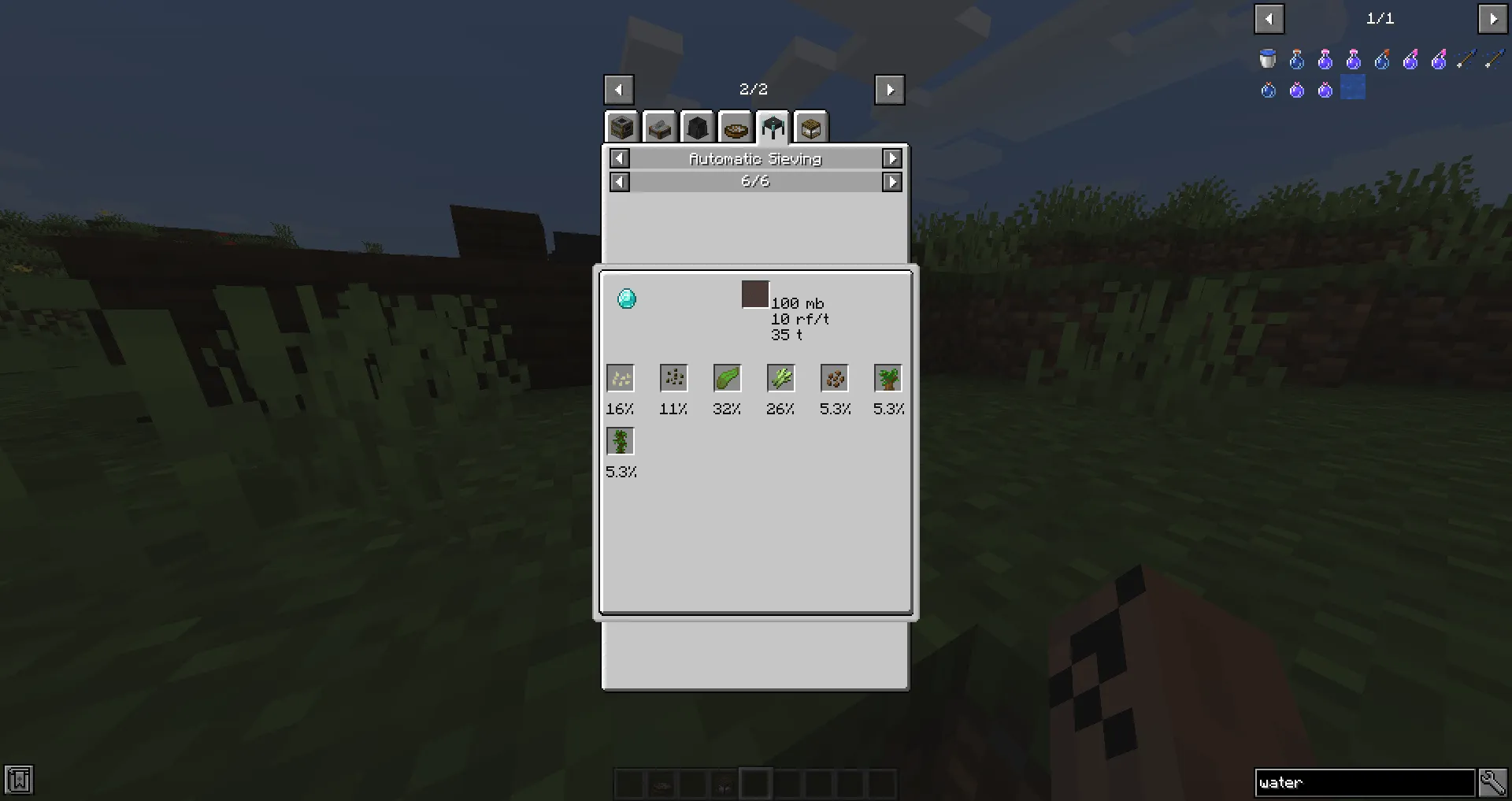Select the sieving table tab icon
The image size is (1512, 801).
coord(773,126)
